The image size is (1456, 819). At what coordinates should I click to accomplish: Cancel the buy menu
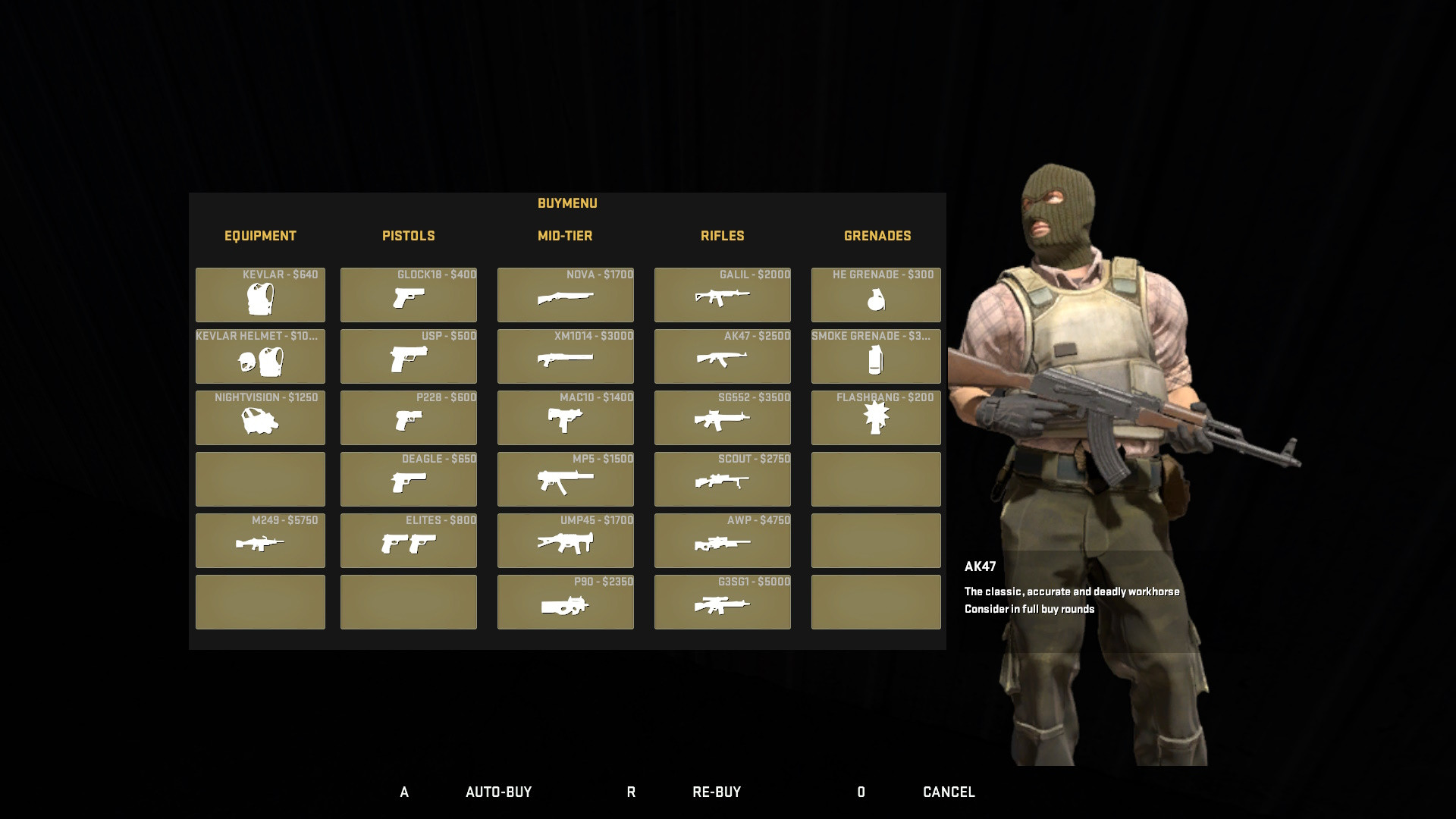947,792
